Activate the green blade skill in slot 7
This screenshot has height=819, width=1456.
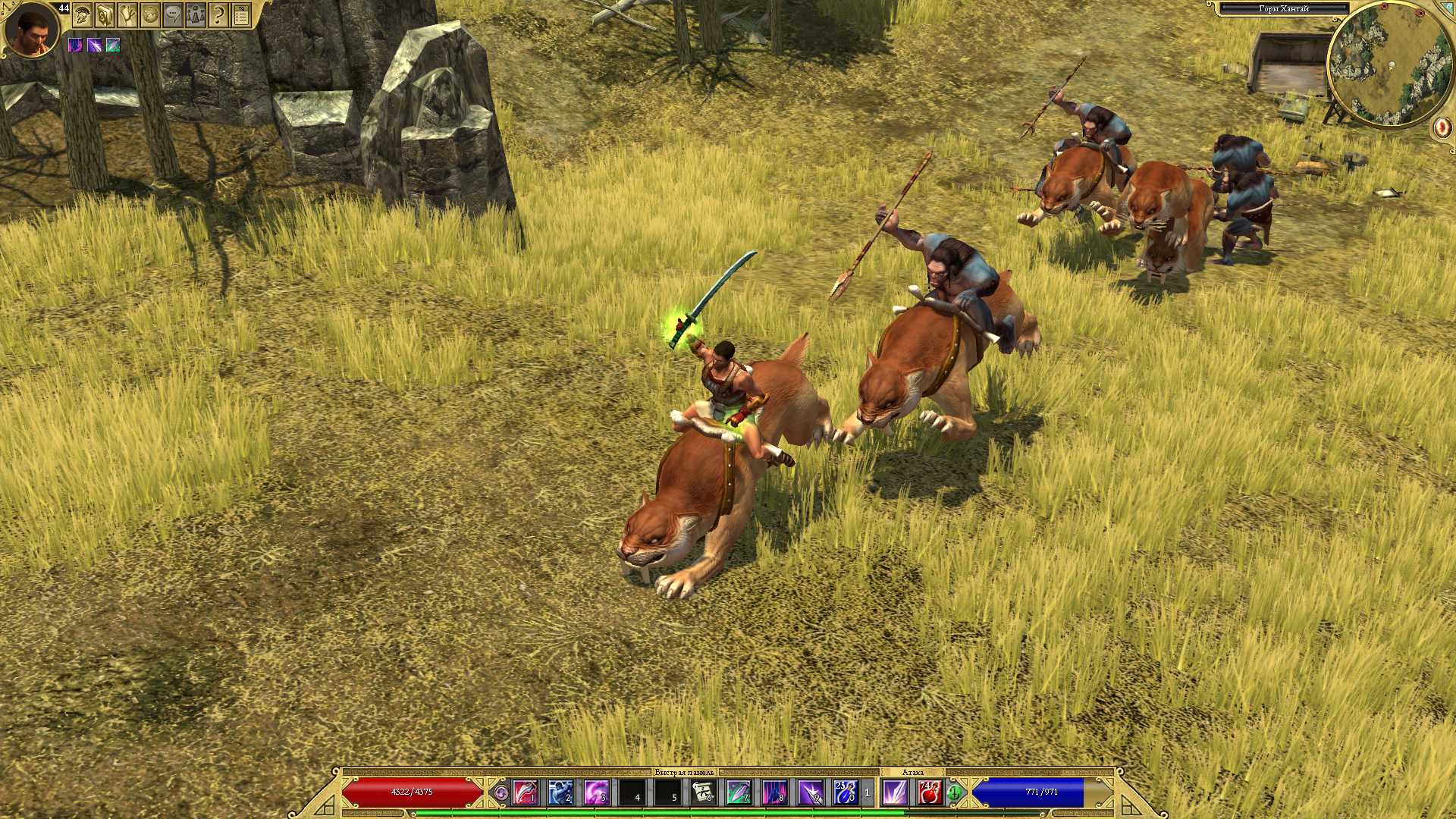tap(739, 792)
